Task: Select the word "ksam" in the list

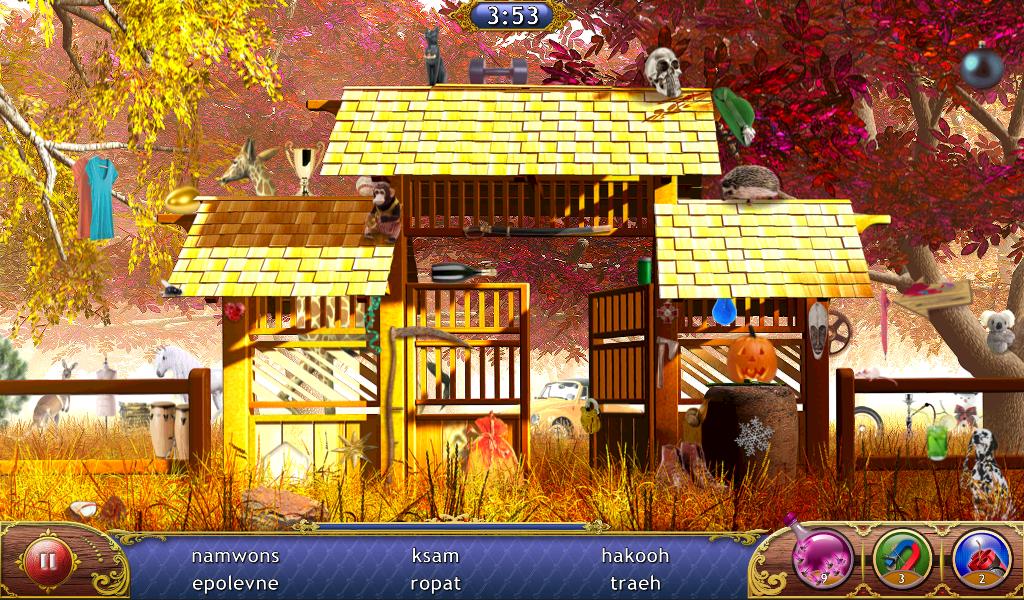Action: tap(436, 555)
